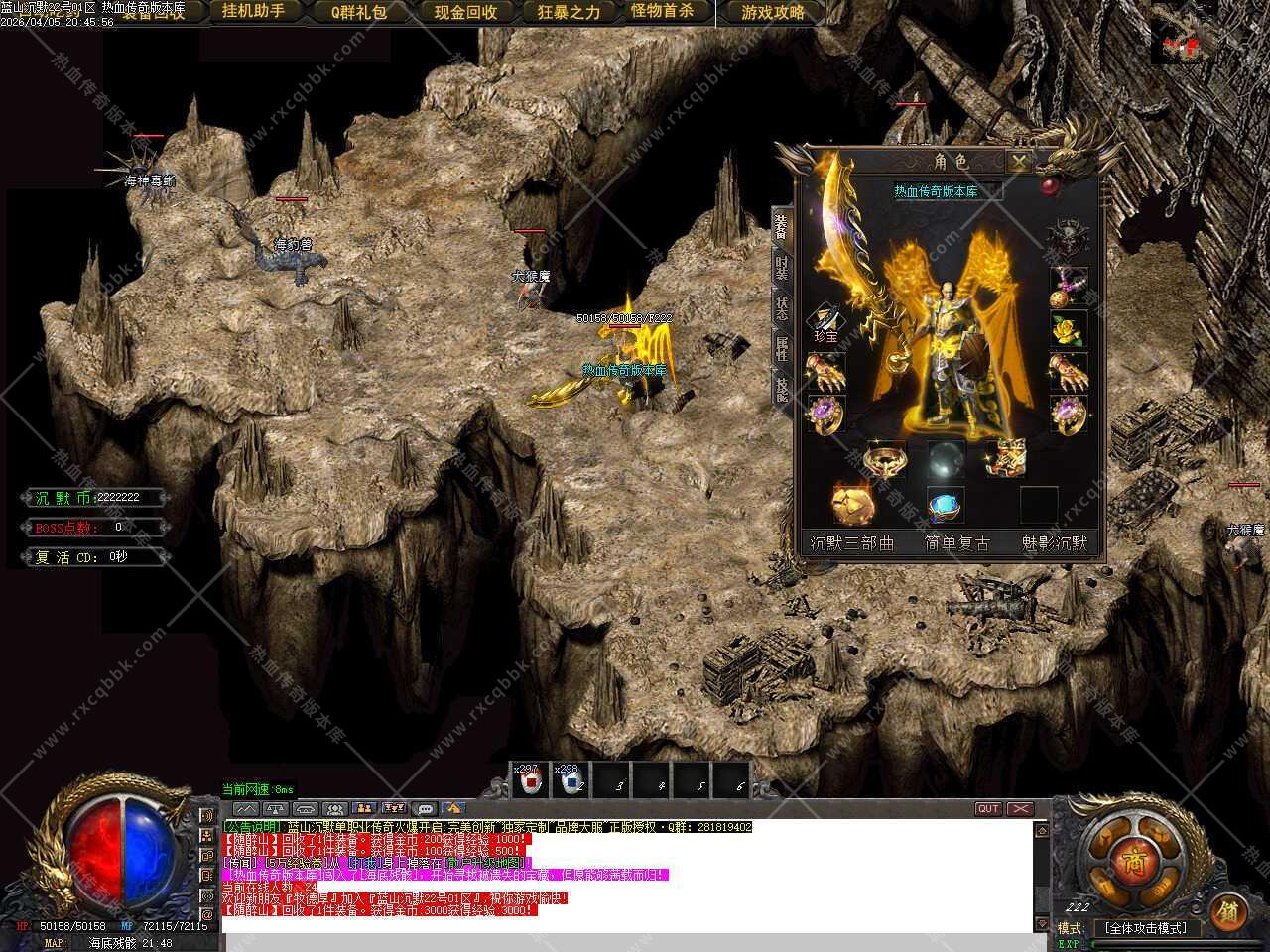The width and height of the screenshot is (1270, 952).
Task: Switch to the 时装 costume tab
Action: tap(782, 267)
